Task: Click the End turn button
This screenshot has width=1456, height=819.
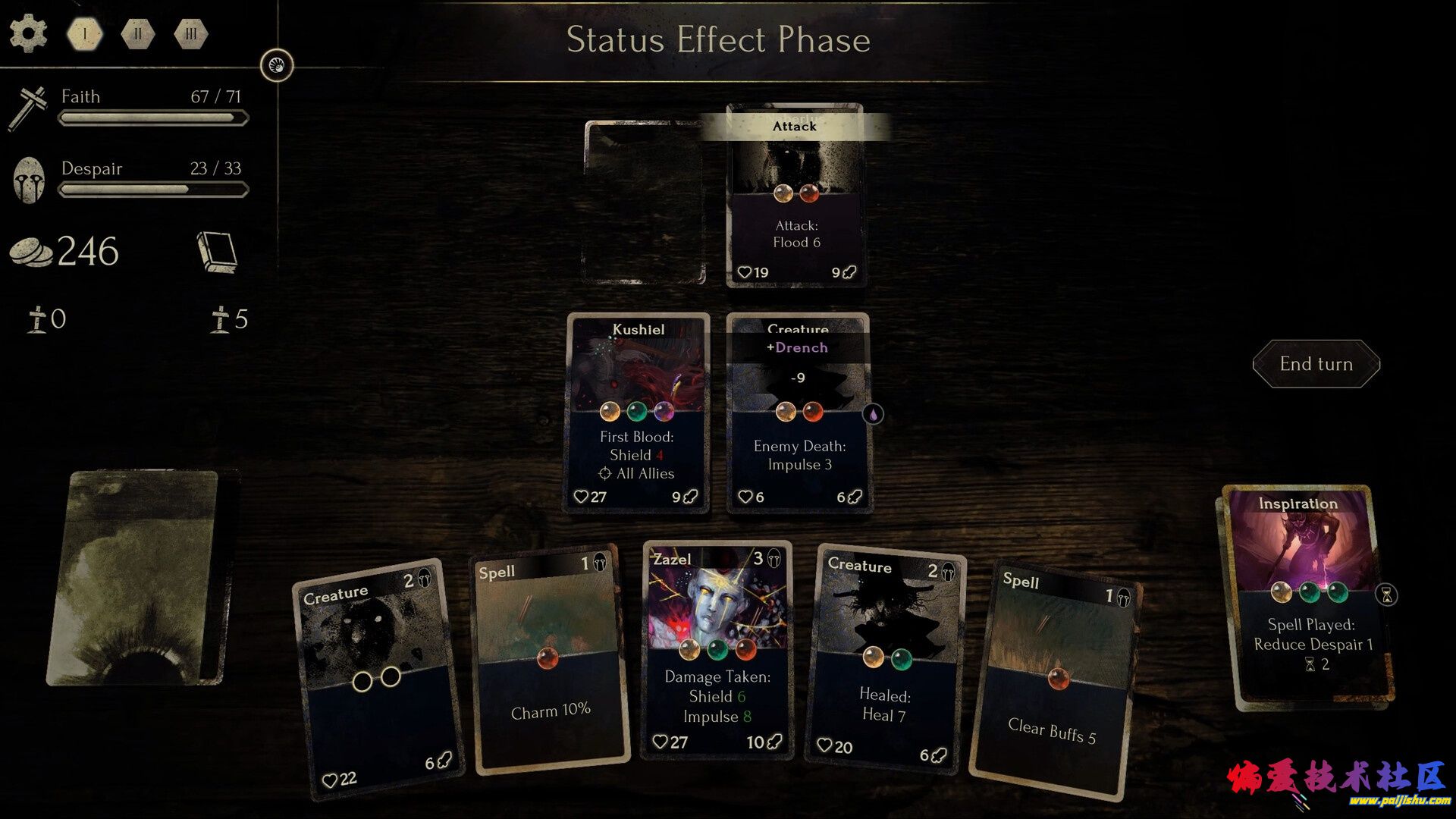Action: pyautogui.click(x=1316, y=364)
